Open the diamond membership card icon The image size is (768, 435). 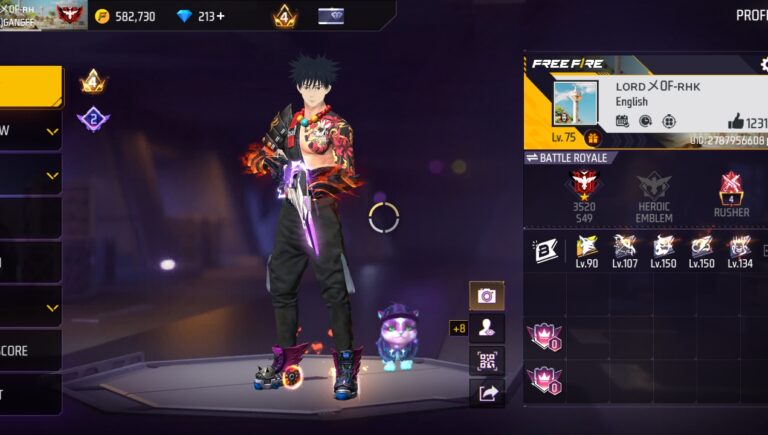(331, 16)
